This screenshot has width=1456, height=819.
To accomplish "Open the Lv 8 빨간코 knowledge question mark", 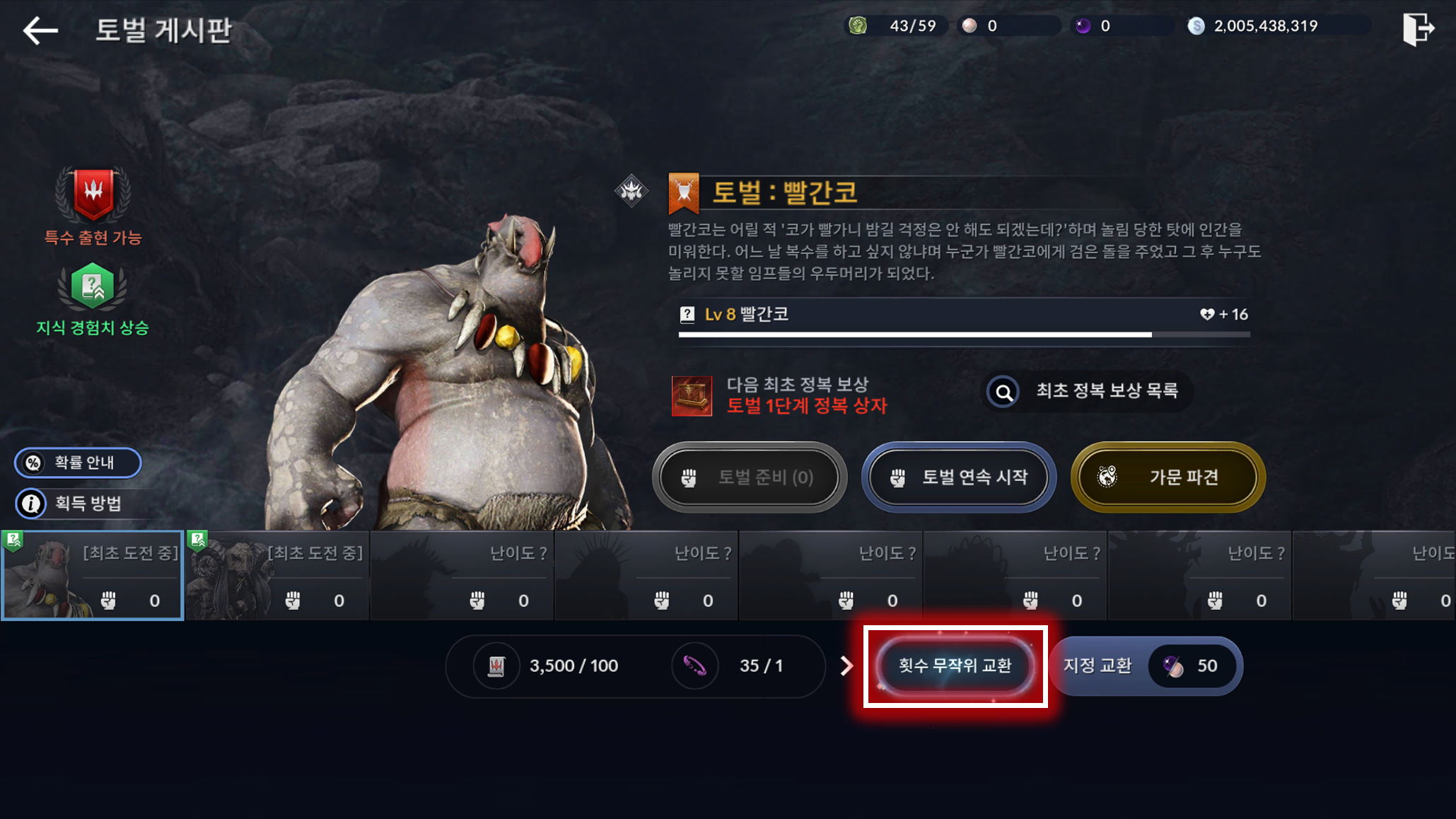I will [x=687, y=315].
